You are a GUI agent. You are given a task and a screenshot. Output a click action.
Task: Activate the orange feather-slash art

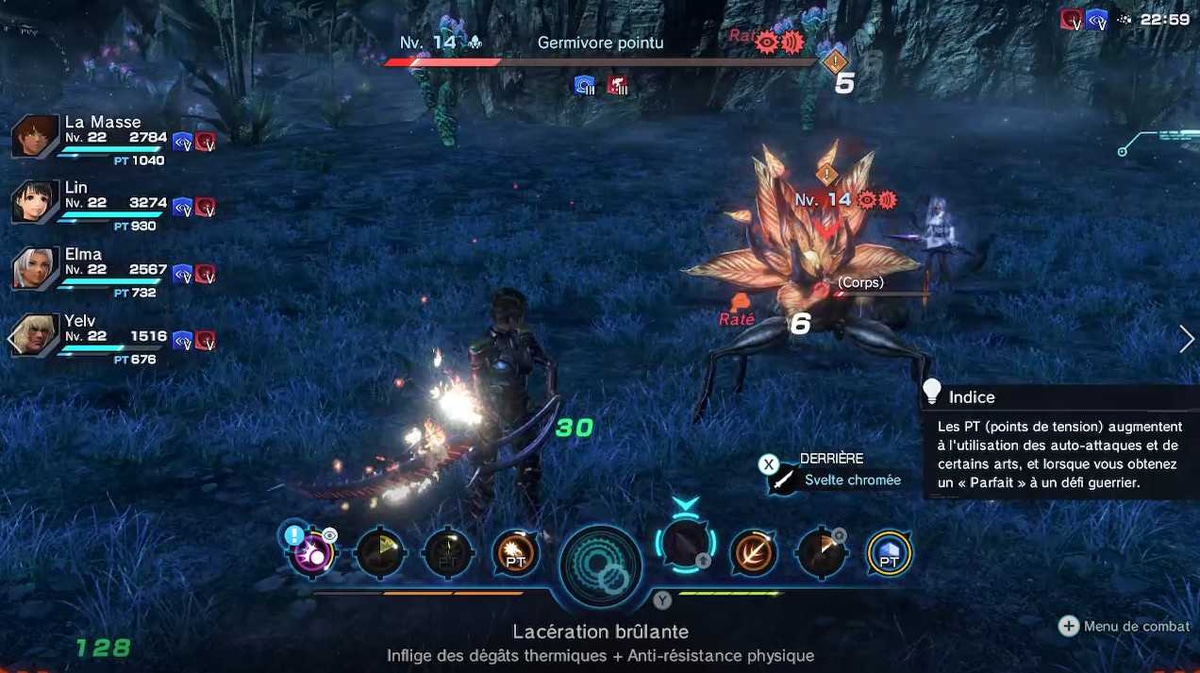(752, 553)
